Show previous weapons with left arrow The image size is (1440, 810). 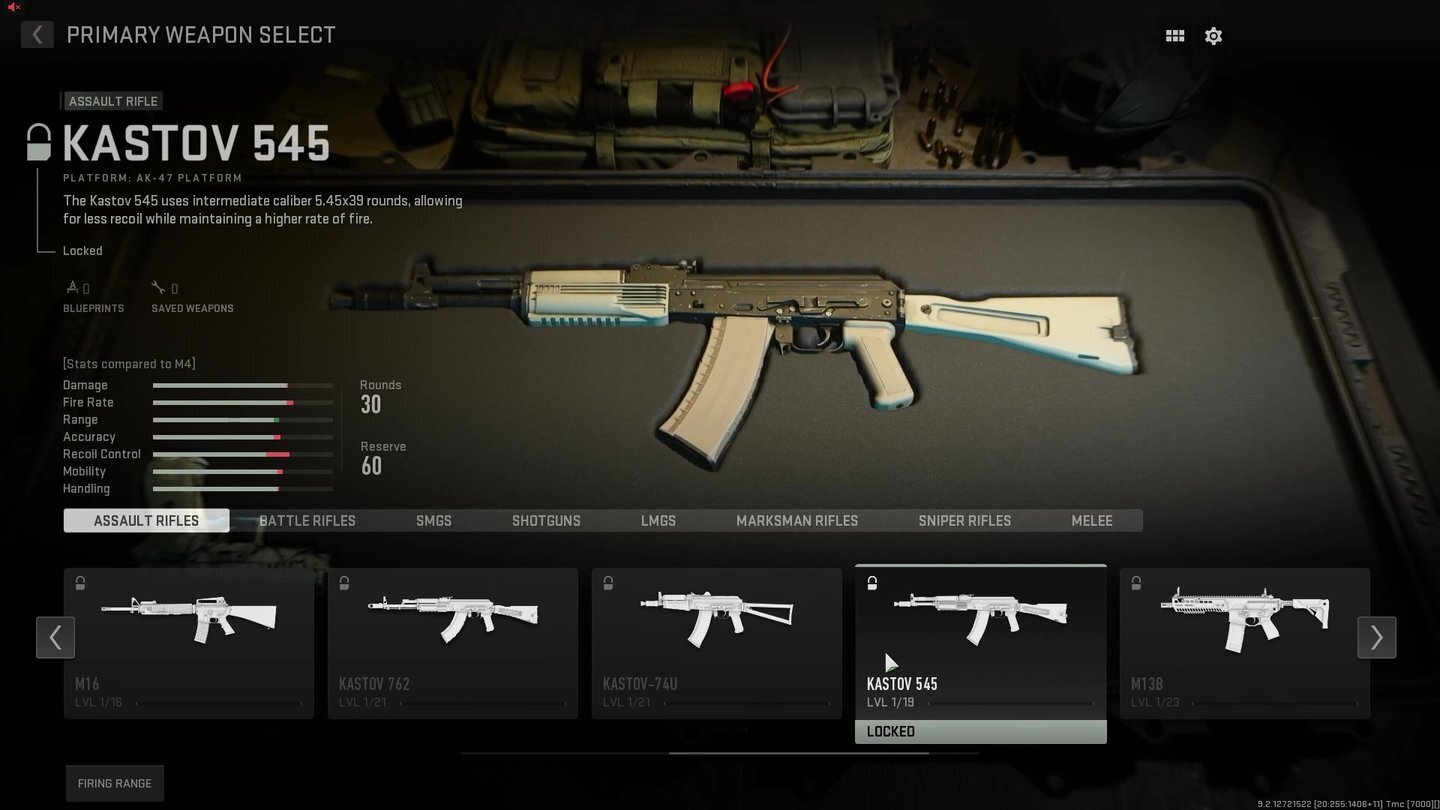[55, 637]
